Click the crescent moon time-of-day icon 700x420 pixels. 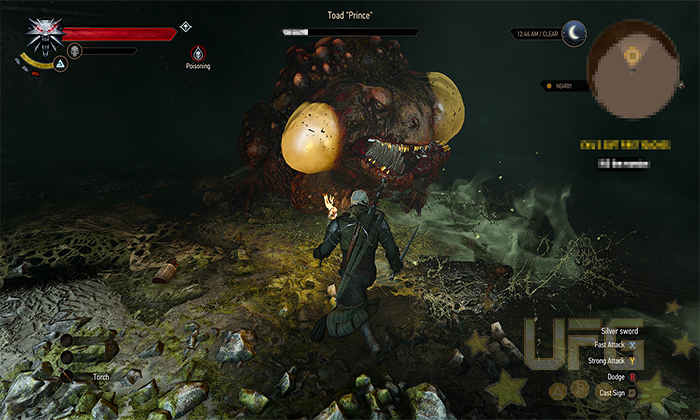click(x=573, y=33)
